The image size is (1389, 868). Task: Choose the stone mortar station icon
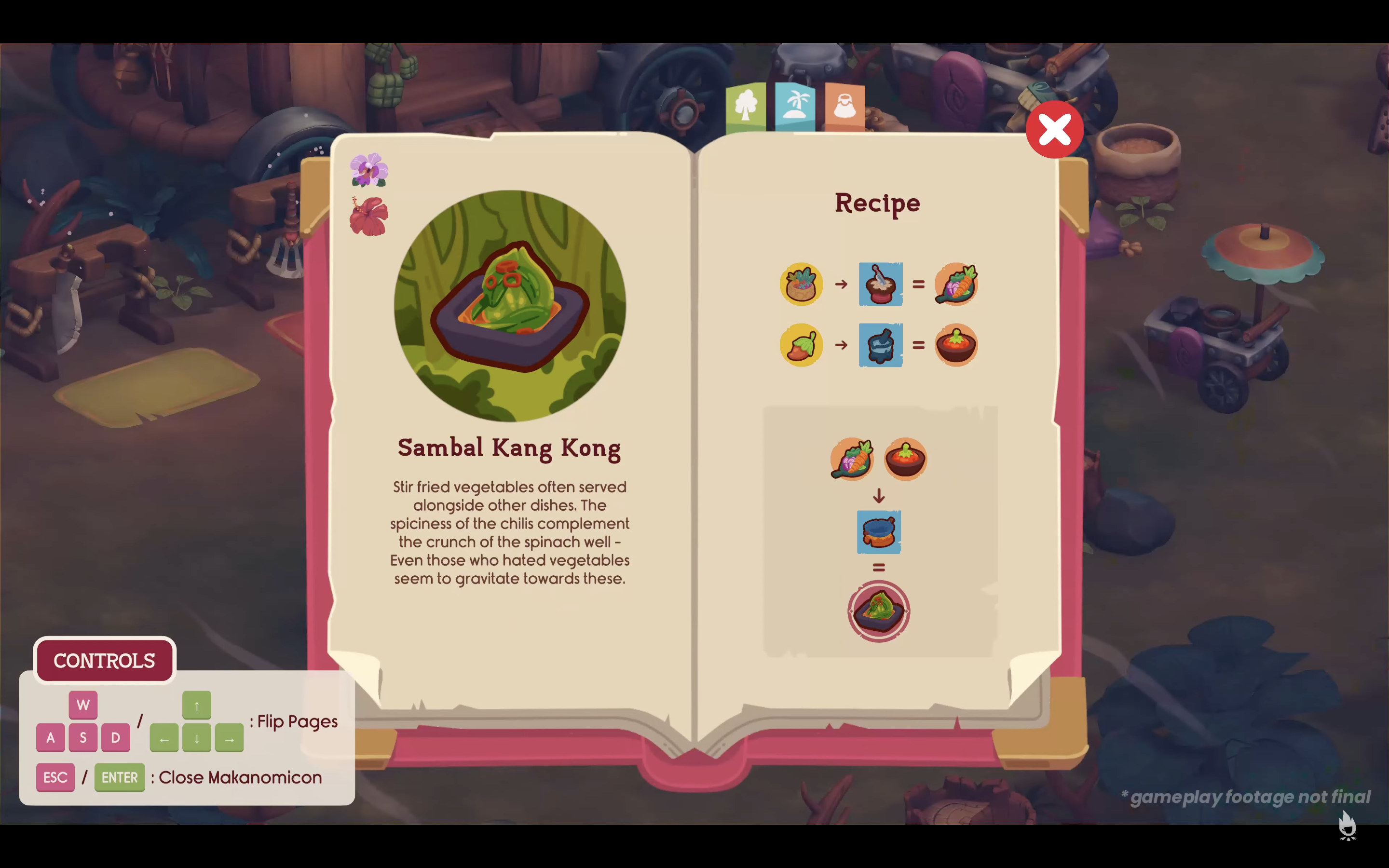click(x=881, y=345)
